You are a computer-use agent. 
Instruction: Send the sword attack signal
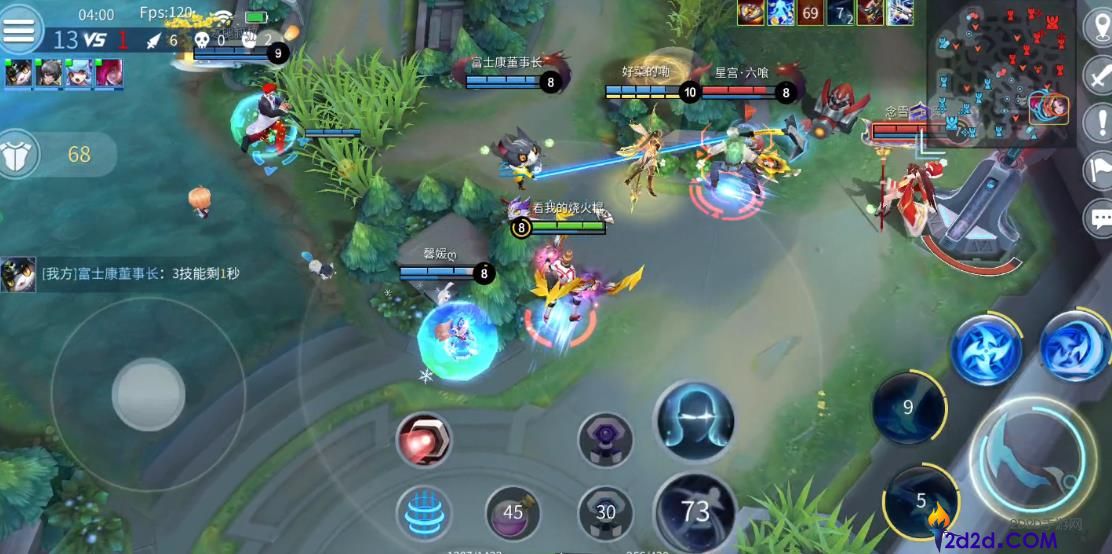pyautogui.click(x=1099, y=75)
